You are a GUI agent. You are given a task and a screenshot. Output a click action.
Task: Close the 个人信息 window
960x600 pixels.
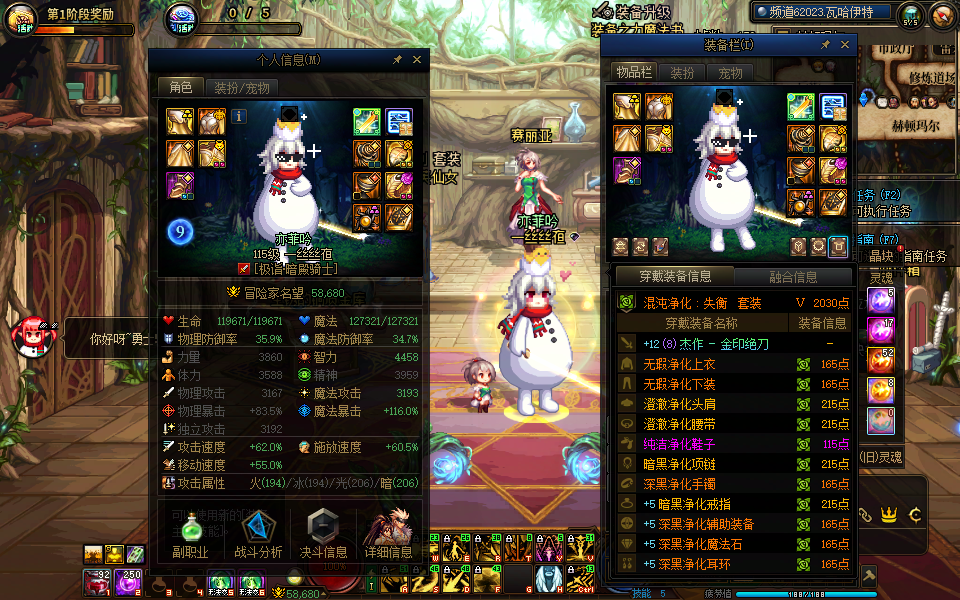pyautogui.click(x=417, y=60)
